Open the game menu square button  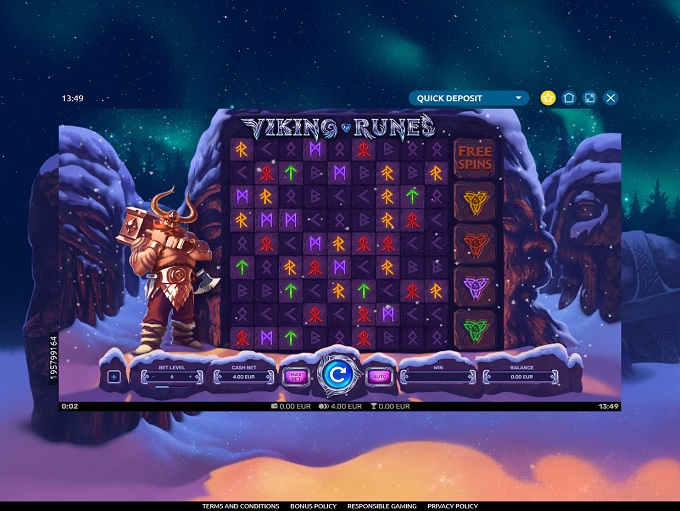tap(113, 377)
